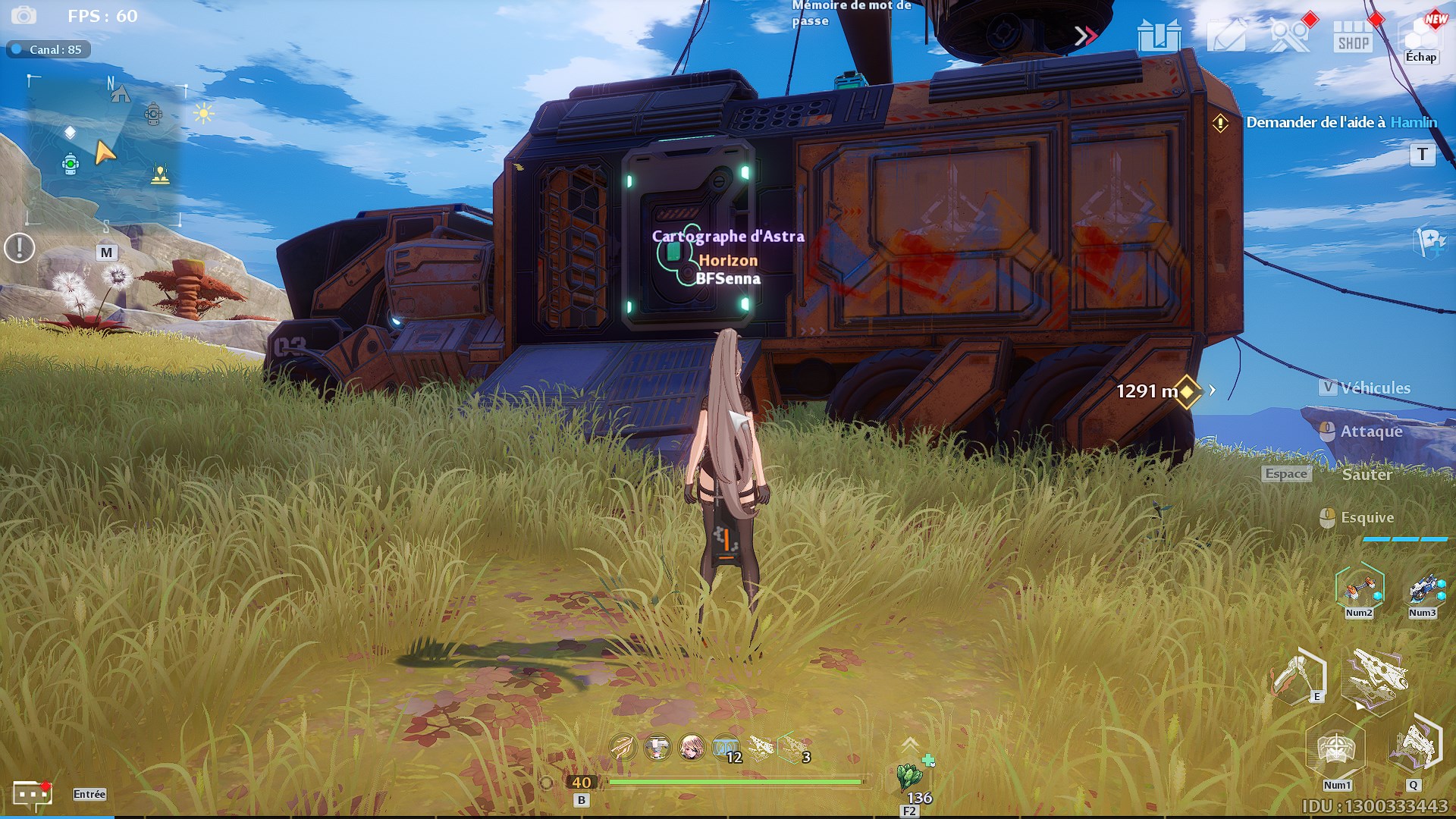
Task: Select the orange dumbbell relic slot
Action: pos(1359,588)
